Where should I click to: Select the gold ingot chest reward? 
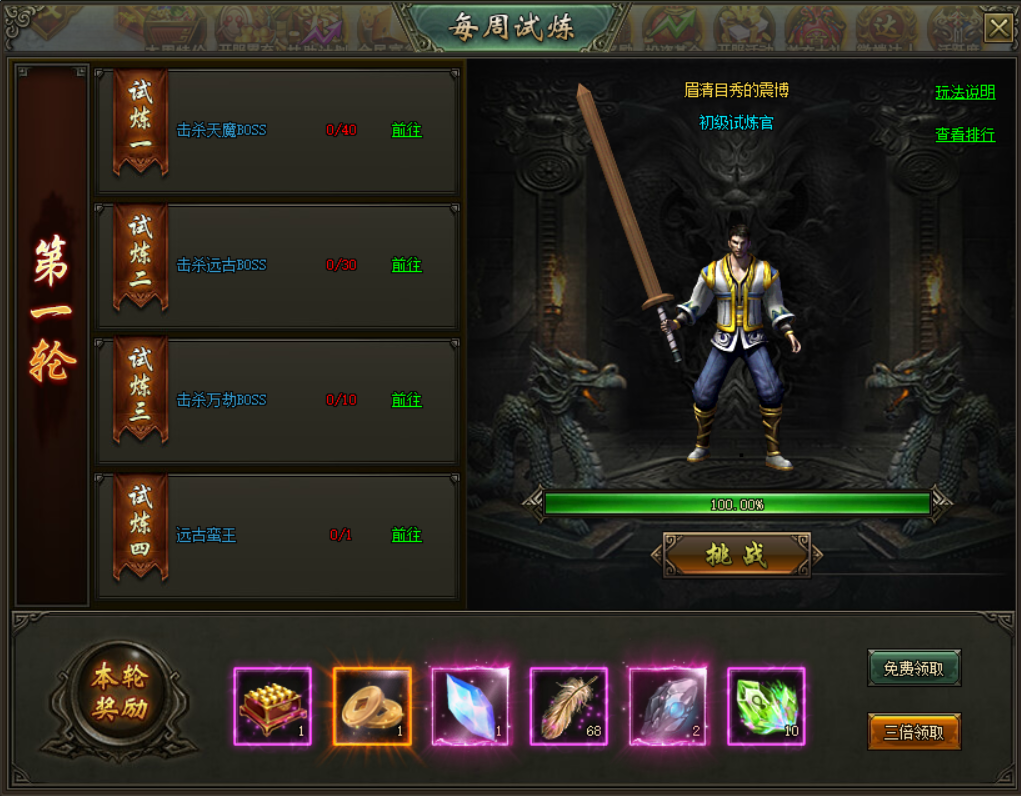pos(273,706)
